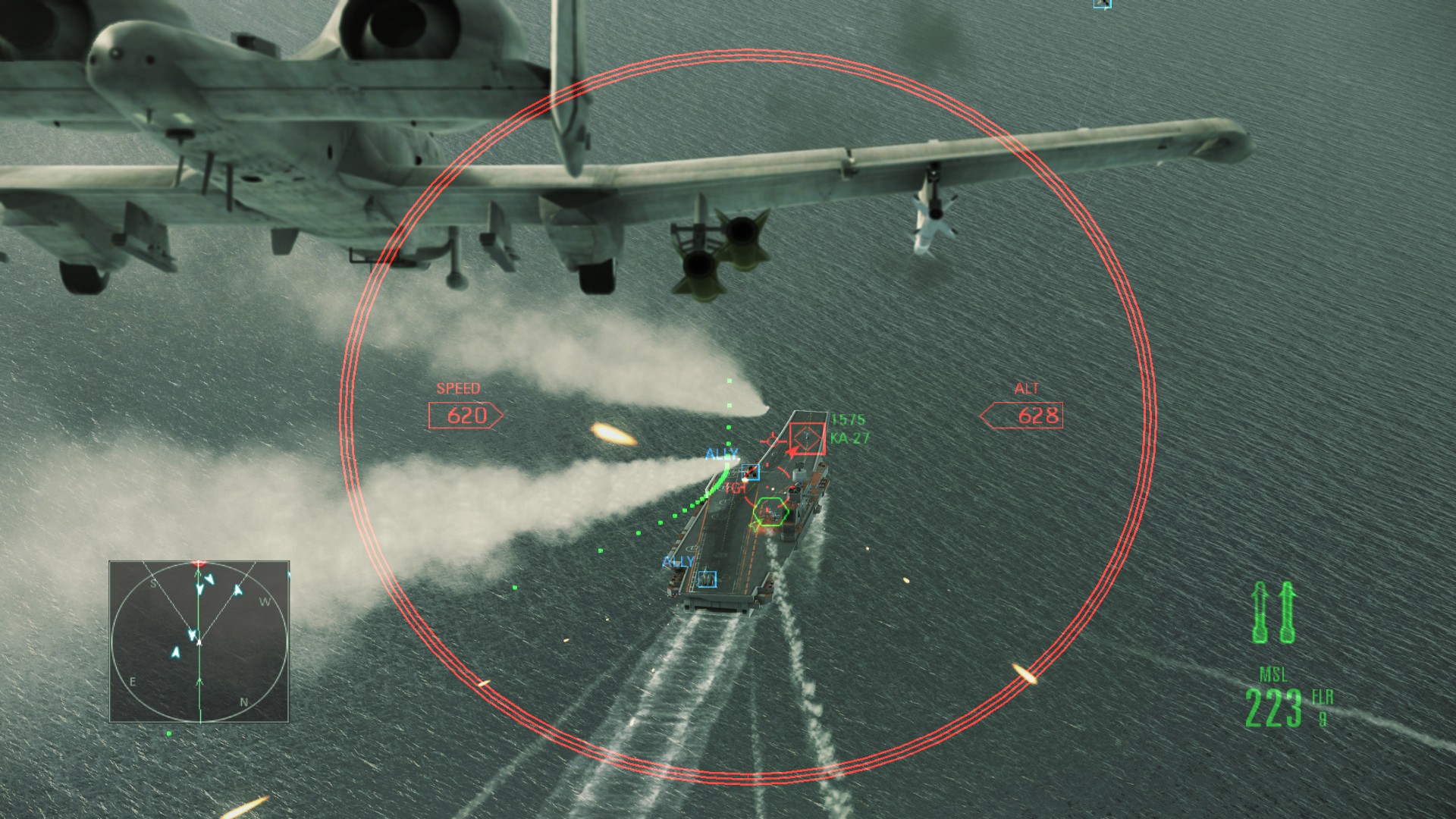Image resolution: width=1456 pixels, height=819 pixels.
Task: Target the red KA-27 enemy marker
Action: (806, 438)
